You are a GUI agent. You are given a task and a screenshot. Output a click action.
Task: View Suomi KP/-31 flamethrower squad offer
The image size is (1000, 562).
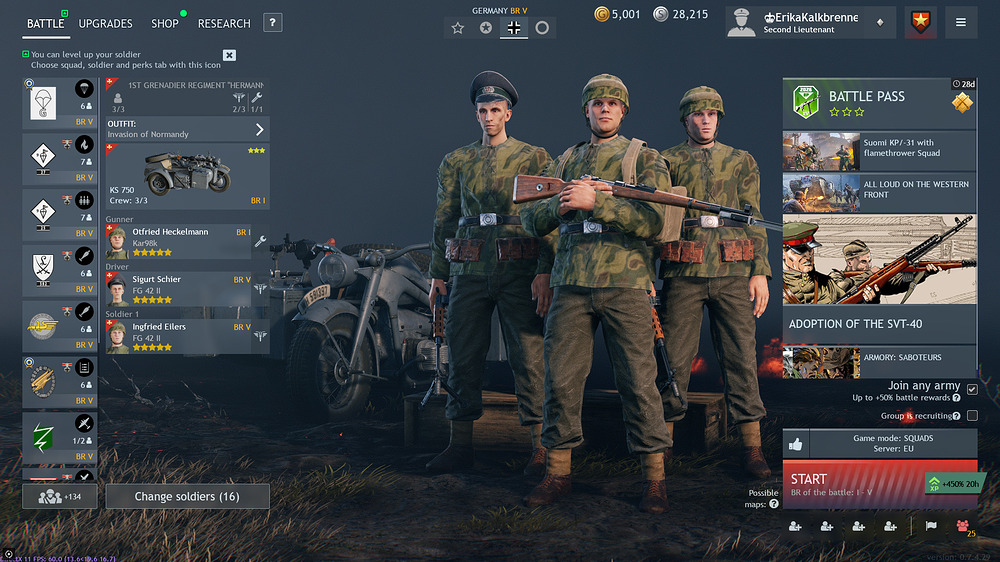coord(879,151)
